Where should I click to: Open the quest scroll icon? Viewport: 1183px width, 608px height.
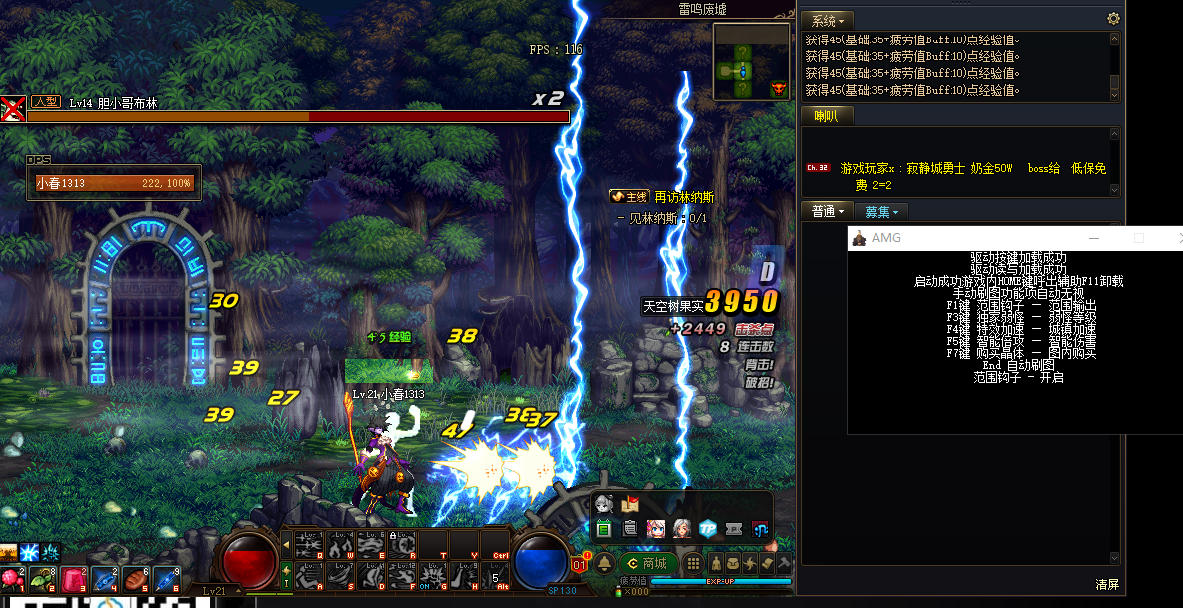tap(767, 564)
